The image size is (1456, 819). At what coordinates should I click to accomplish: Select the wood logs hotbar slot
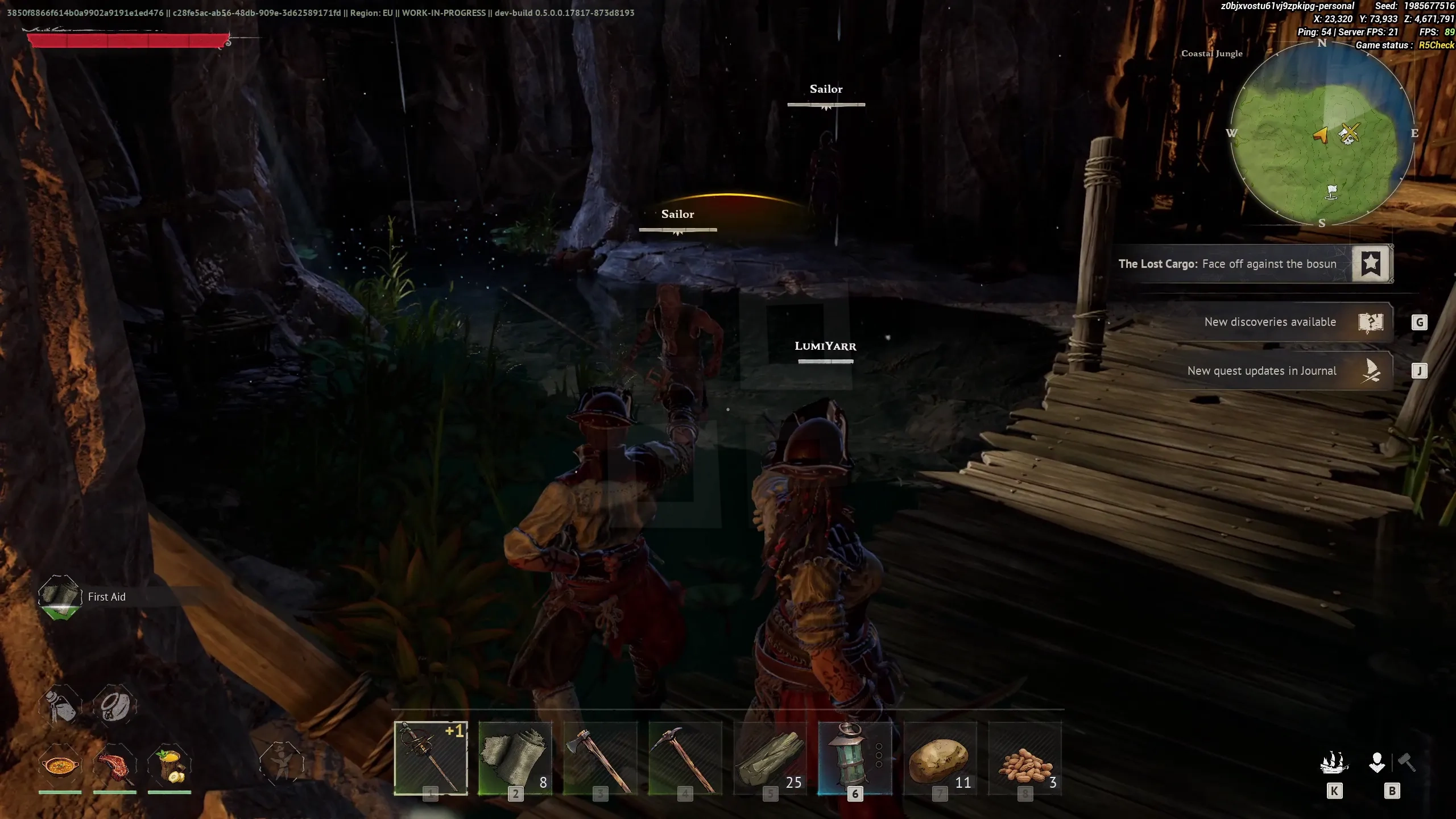[770, 758]
